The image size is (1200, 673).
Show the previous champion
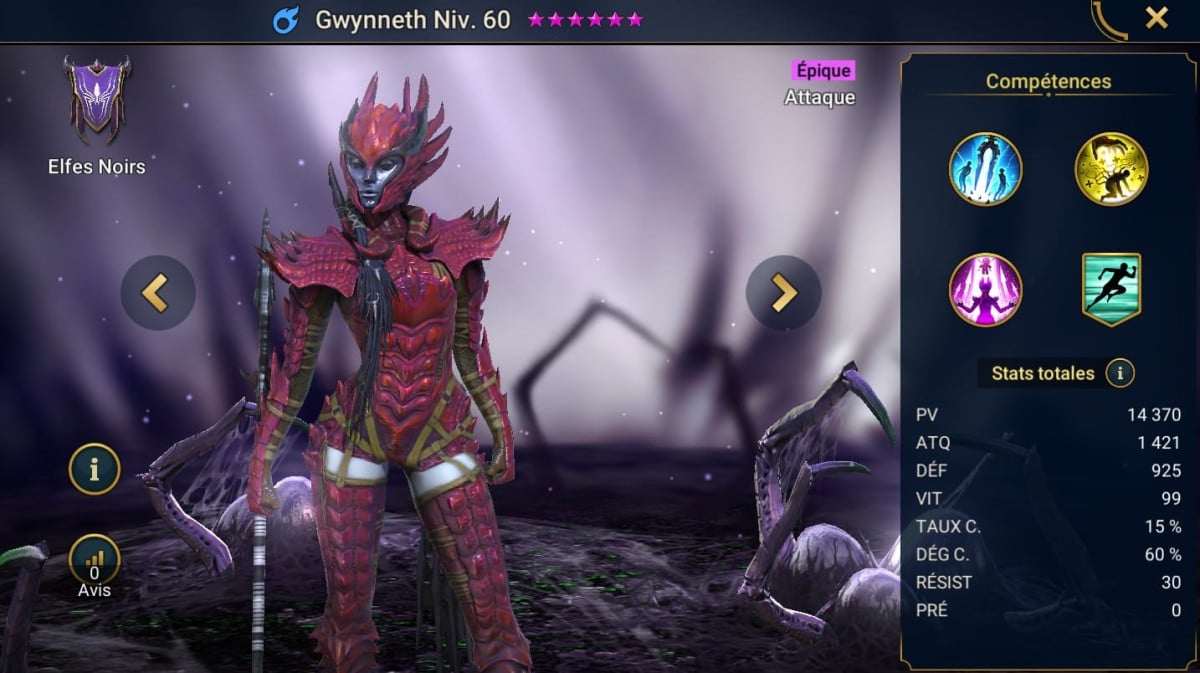click(x=157, y=293)
